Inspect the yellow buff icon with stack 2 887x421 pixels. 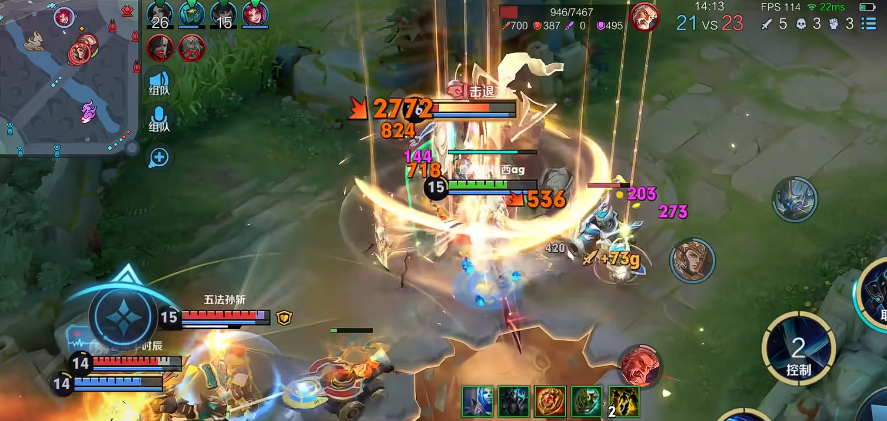click(624, 402)
